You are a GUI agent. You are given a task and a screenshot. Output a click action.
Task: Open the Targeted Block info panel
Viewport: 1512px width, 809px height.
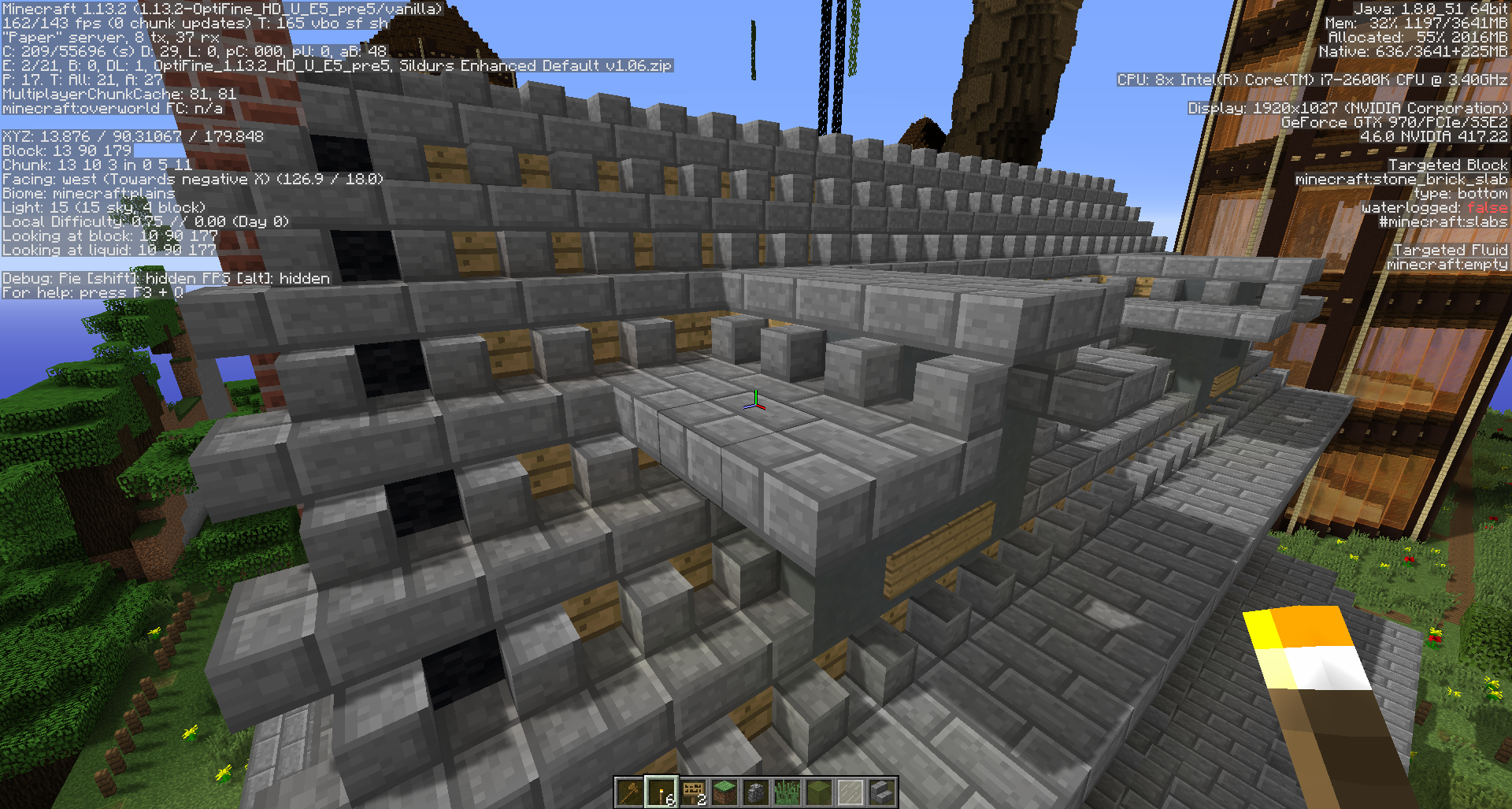pos(1449,164)
